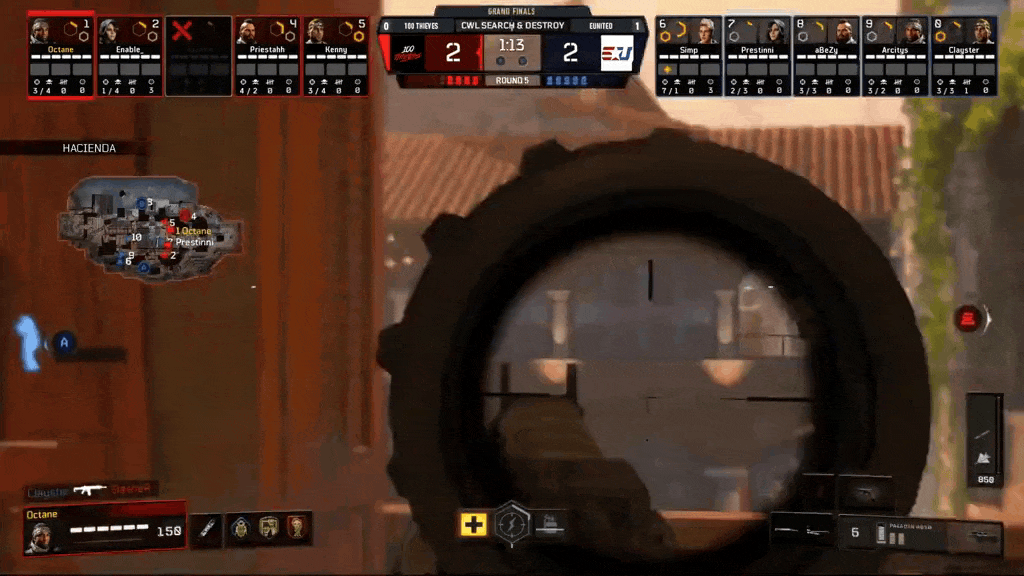Screen dimensions: 1024x576
Task: Select Octane's player card in top bar
Action: coord(61,56)
